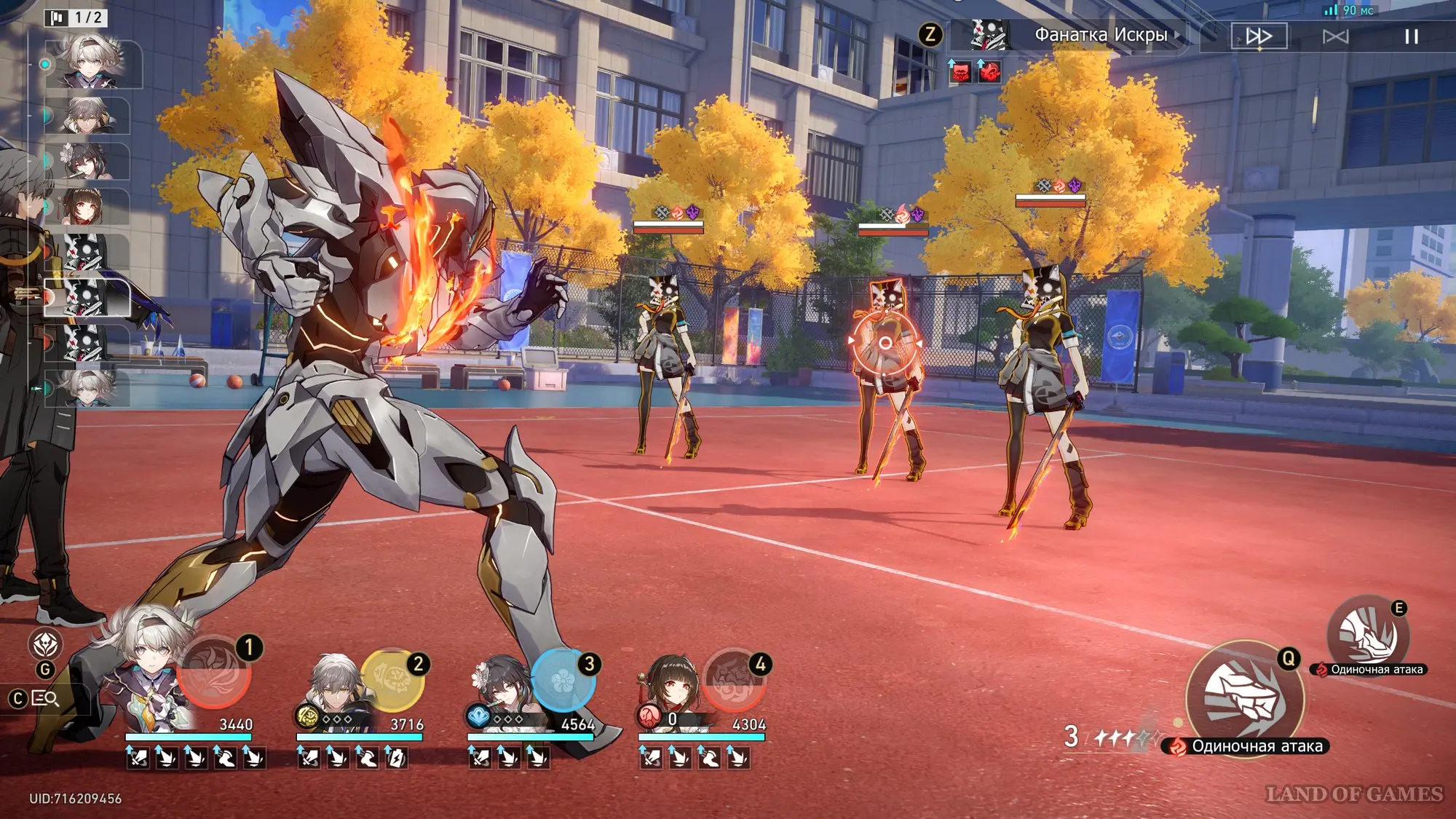Select highlighted masked enemy in turn order
Viewport: 1456px width, 819px height.
pos(87,298)
